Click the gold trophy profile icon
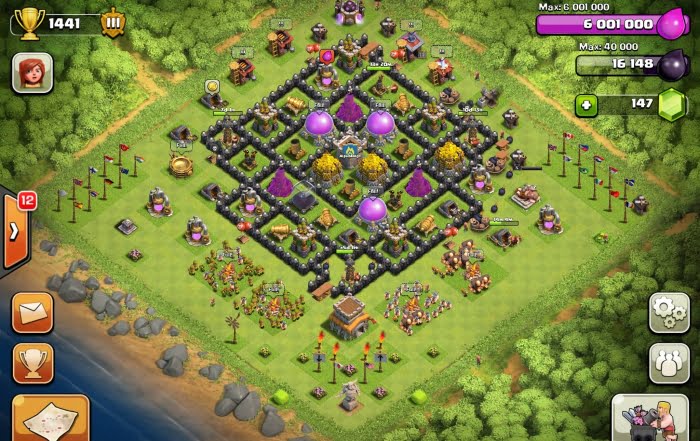Viewport: 700px width, 441px height. pos(28,21)
